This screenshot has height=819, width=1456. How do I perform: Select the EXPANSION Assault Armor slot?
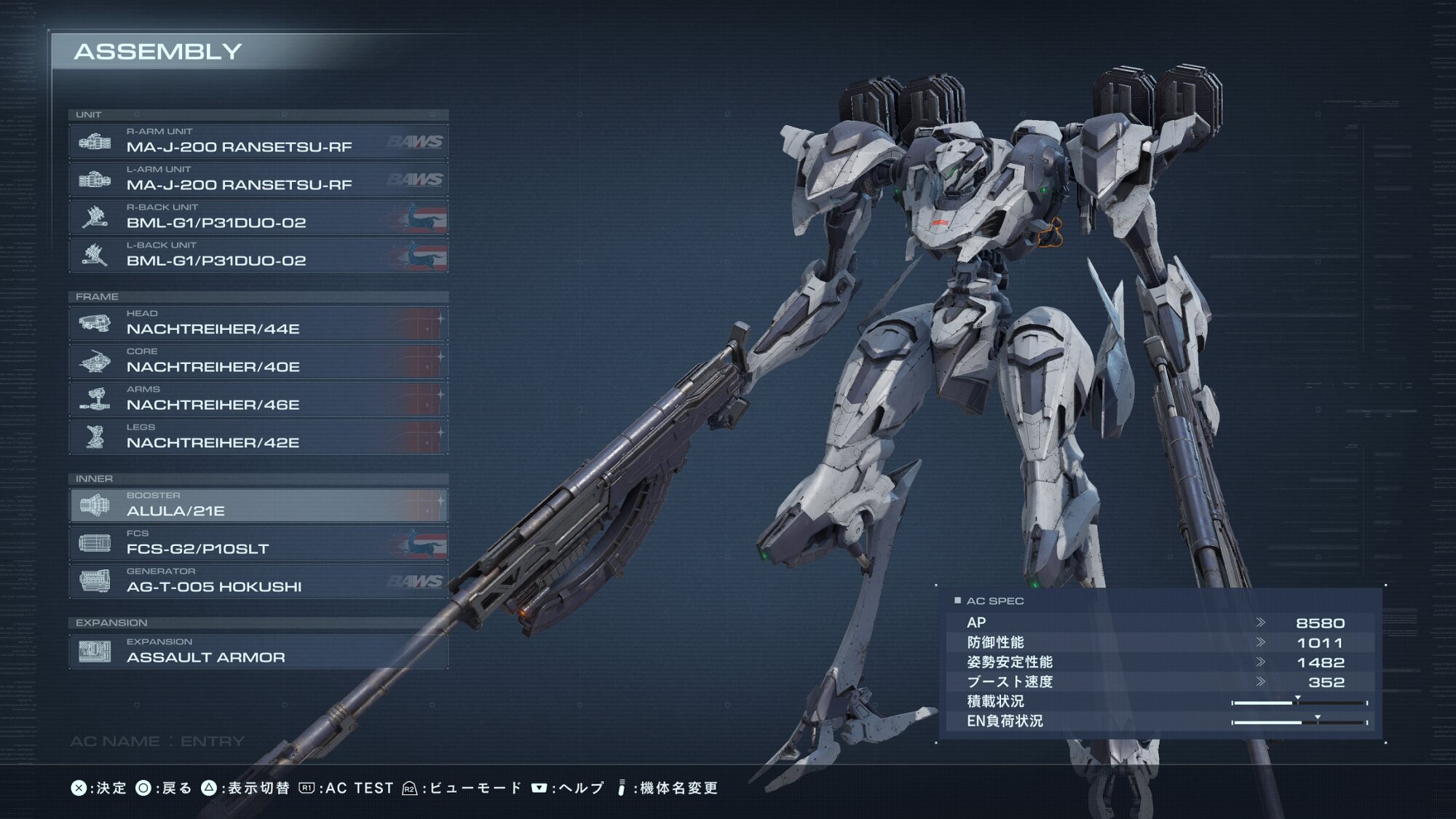258,652
